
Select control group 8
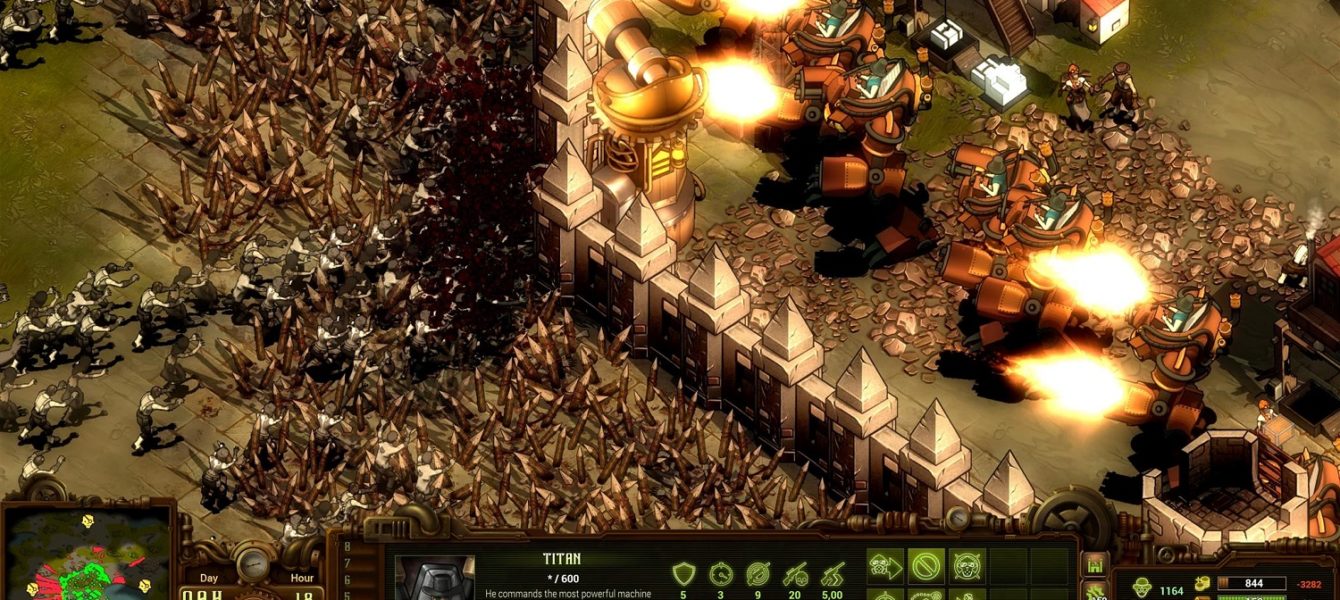348,546
